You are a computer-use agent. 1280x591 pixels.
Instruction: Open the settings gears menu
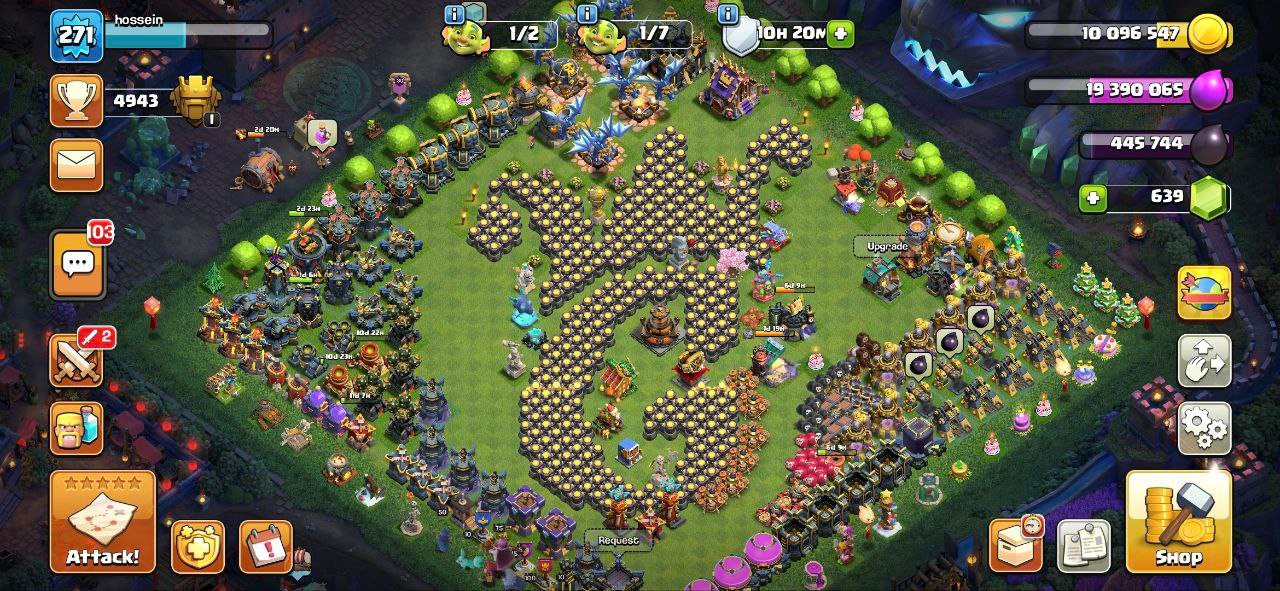pyautogui.click(x=1204, y=430)
